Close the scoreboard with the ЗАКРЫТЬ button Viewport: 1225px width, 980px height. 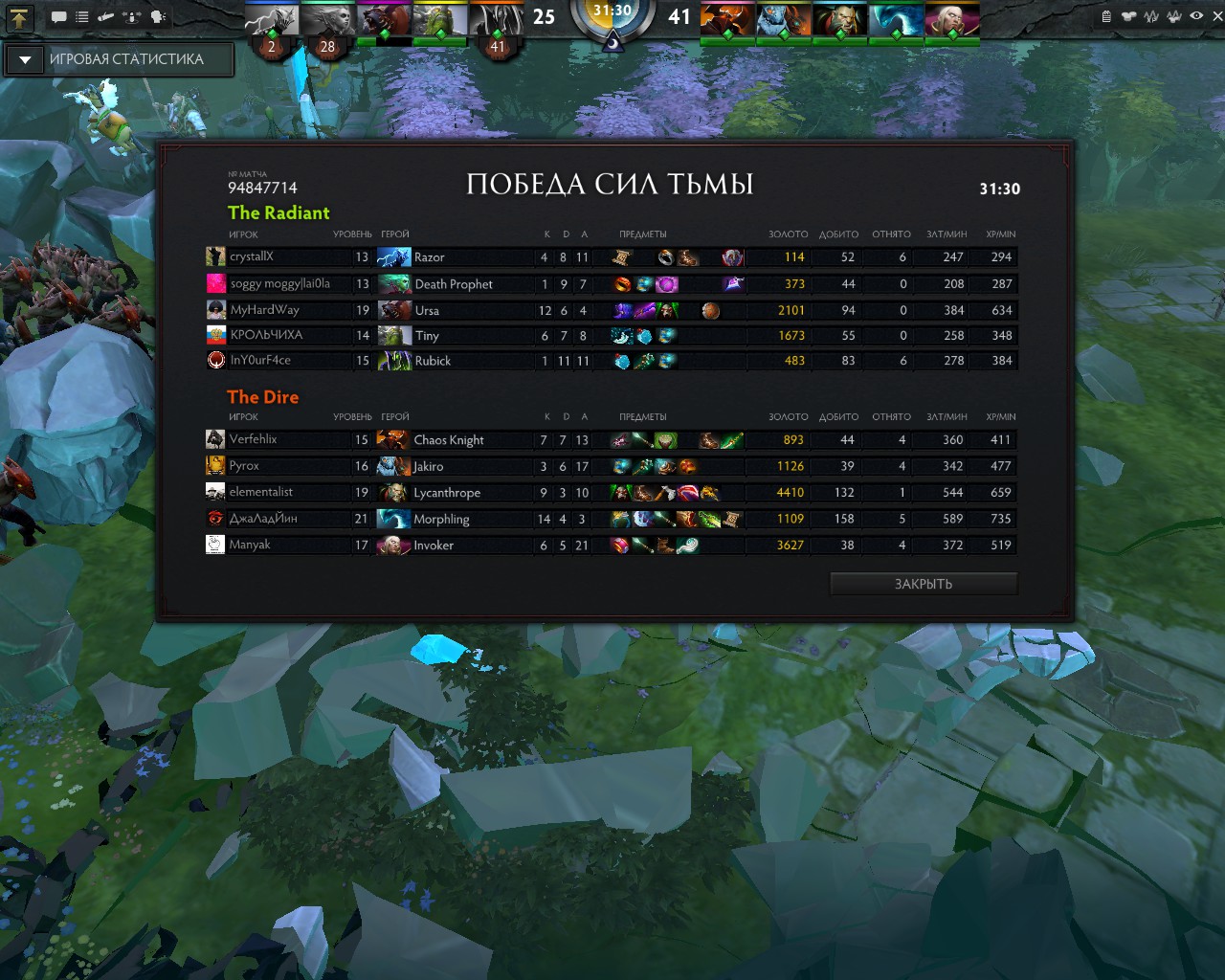coord(923,584)
